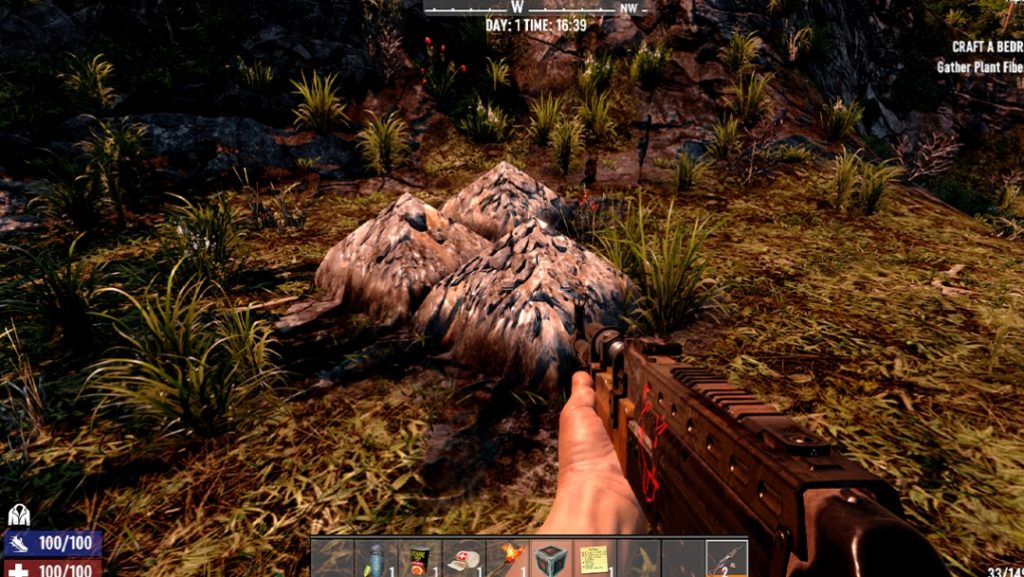Select the canned food hotbar slot
Viewport: 1024px width, 577px height.
pyautogui.click(x=420, y=558)
